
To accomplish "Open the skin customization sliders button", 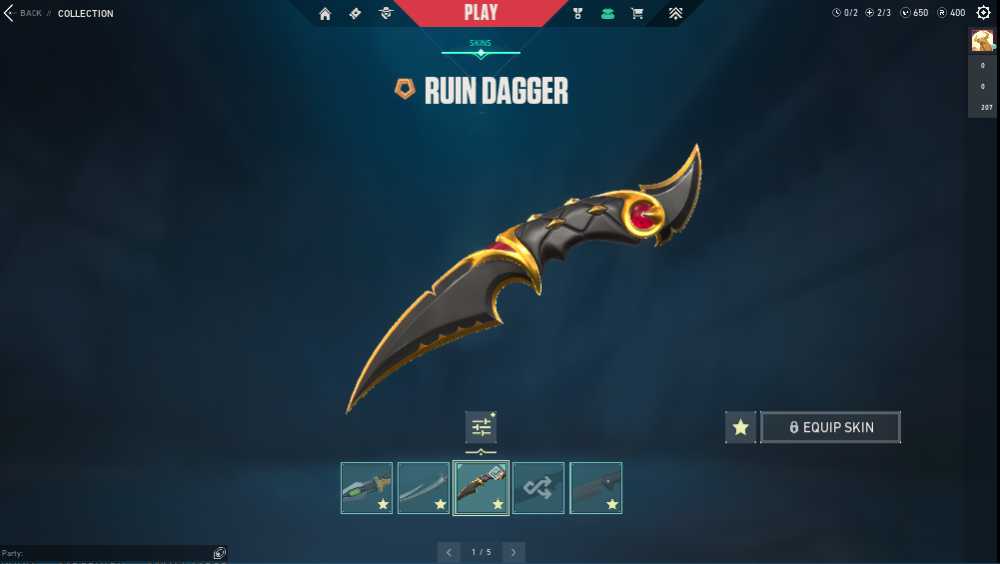I will point(481,427).
